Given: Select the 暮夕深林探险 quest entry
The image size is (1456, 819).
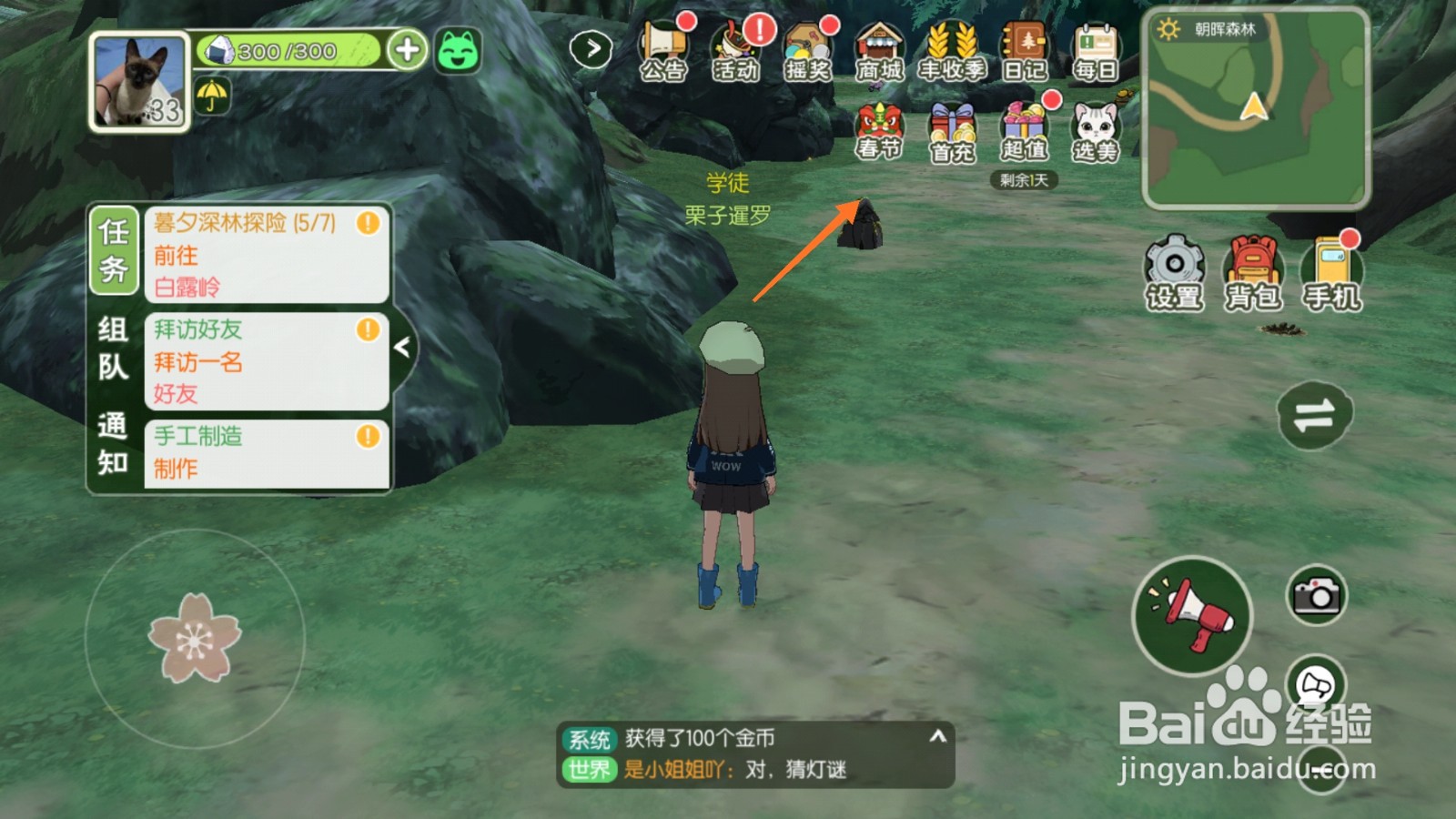Looking at the screenshot, I should [266, 254].
